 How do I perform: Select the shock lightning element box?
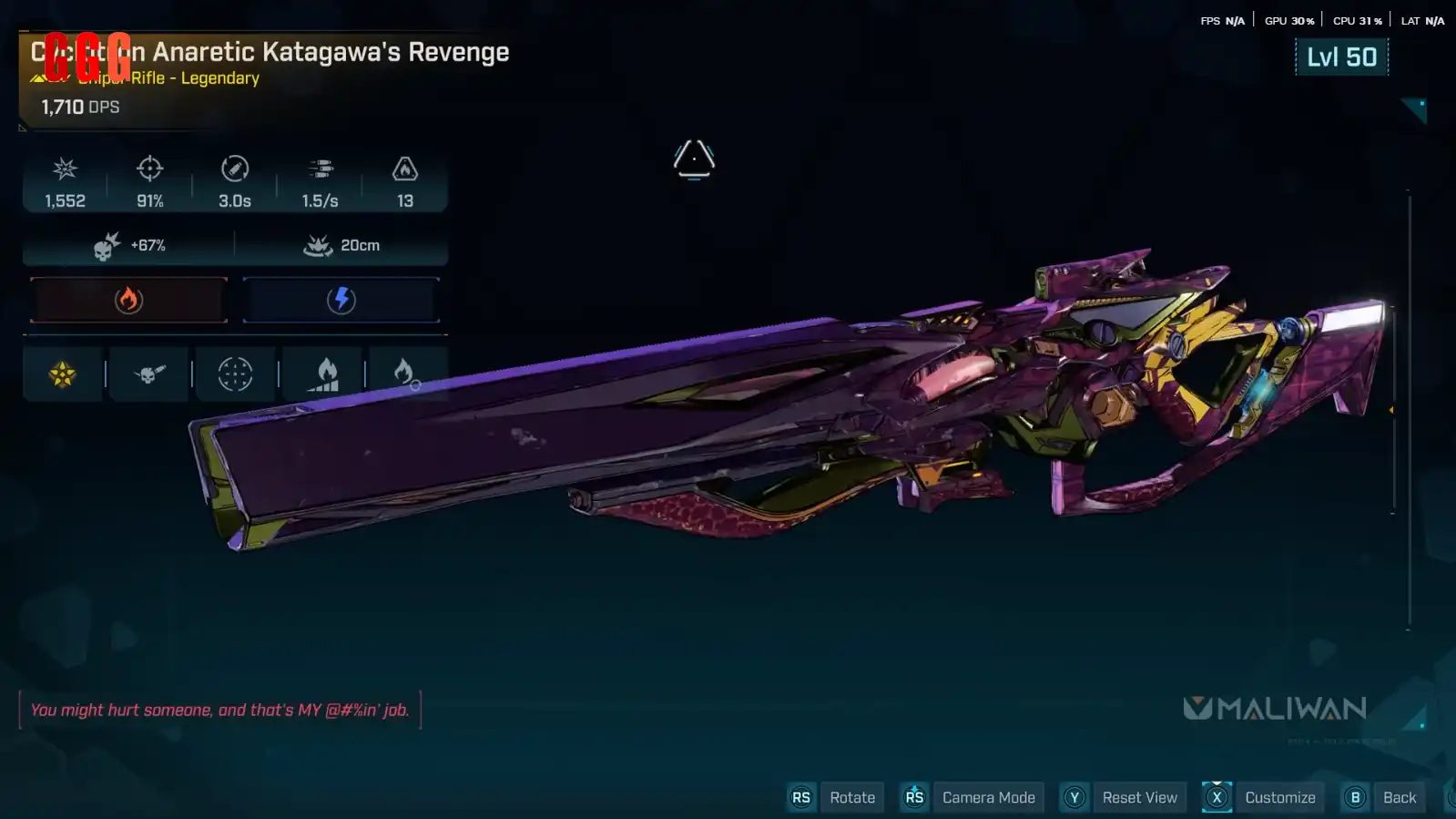click(341, 300)
